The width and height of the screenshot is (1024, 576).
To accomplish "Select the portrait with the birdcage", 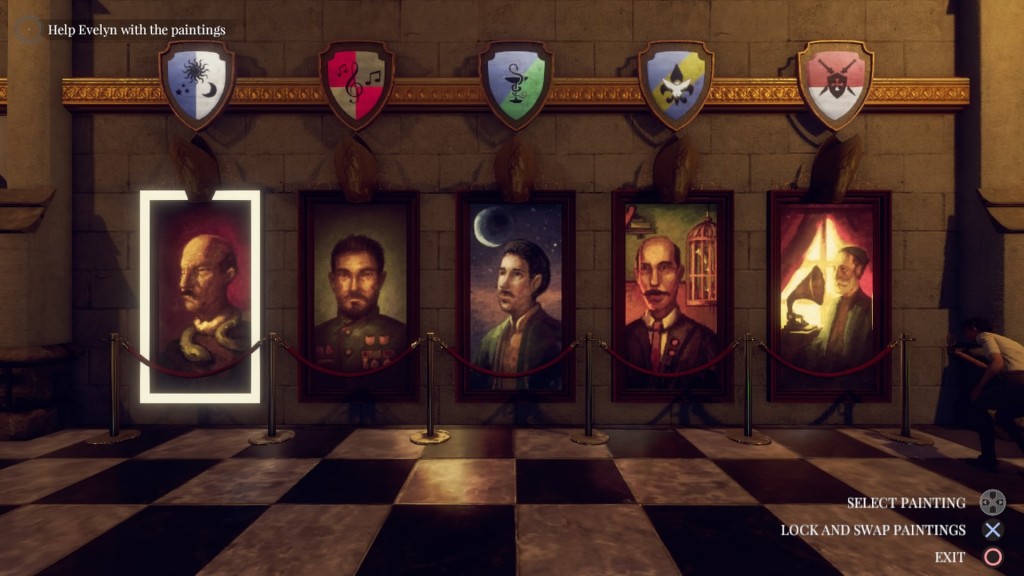I will coord(672,296).
